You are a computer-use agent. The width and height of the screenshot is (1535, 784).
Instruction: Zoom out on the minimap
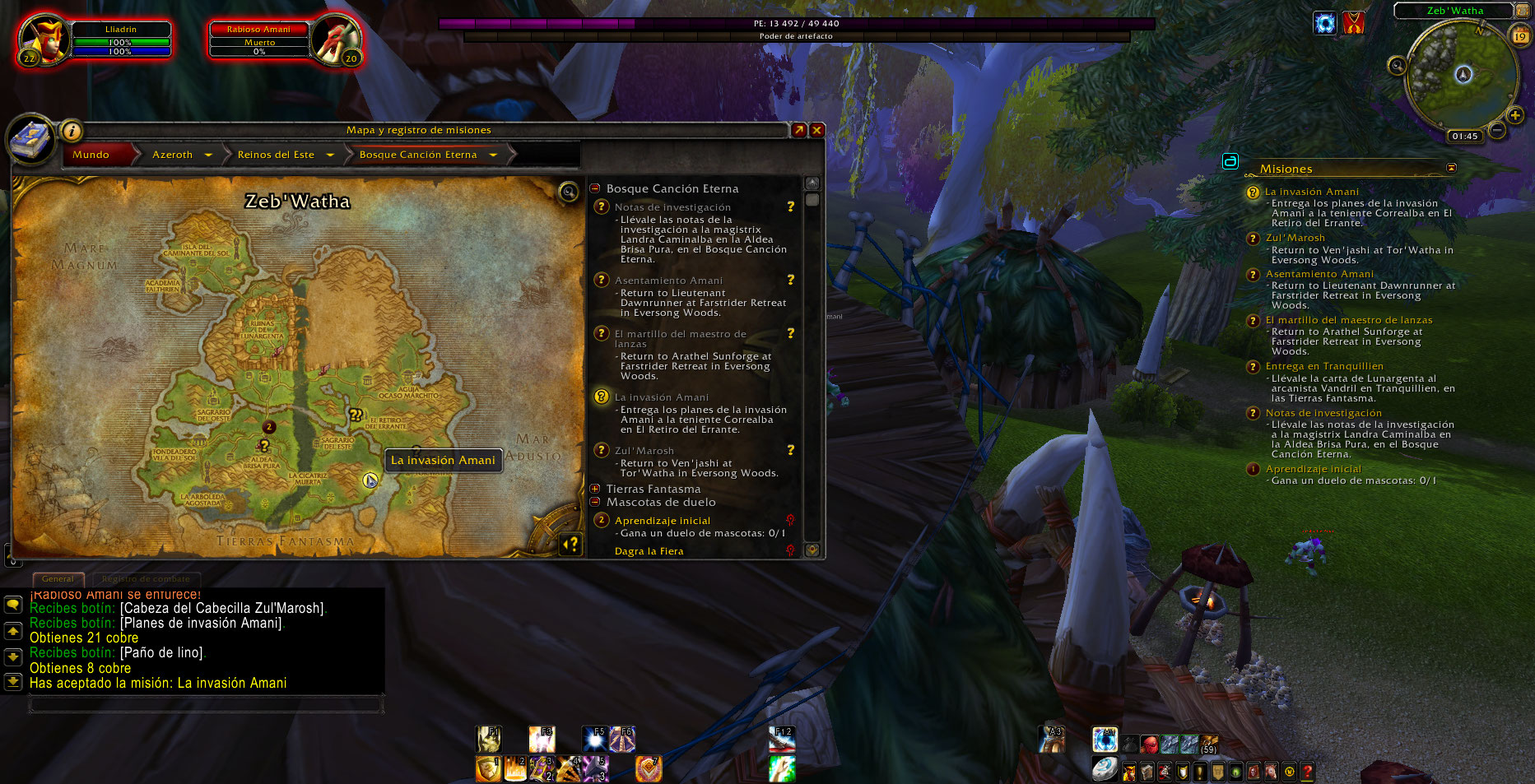pos(1497,130)
